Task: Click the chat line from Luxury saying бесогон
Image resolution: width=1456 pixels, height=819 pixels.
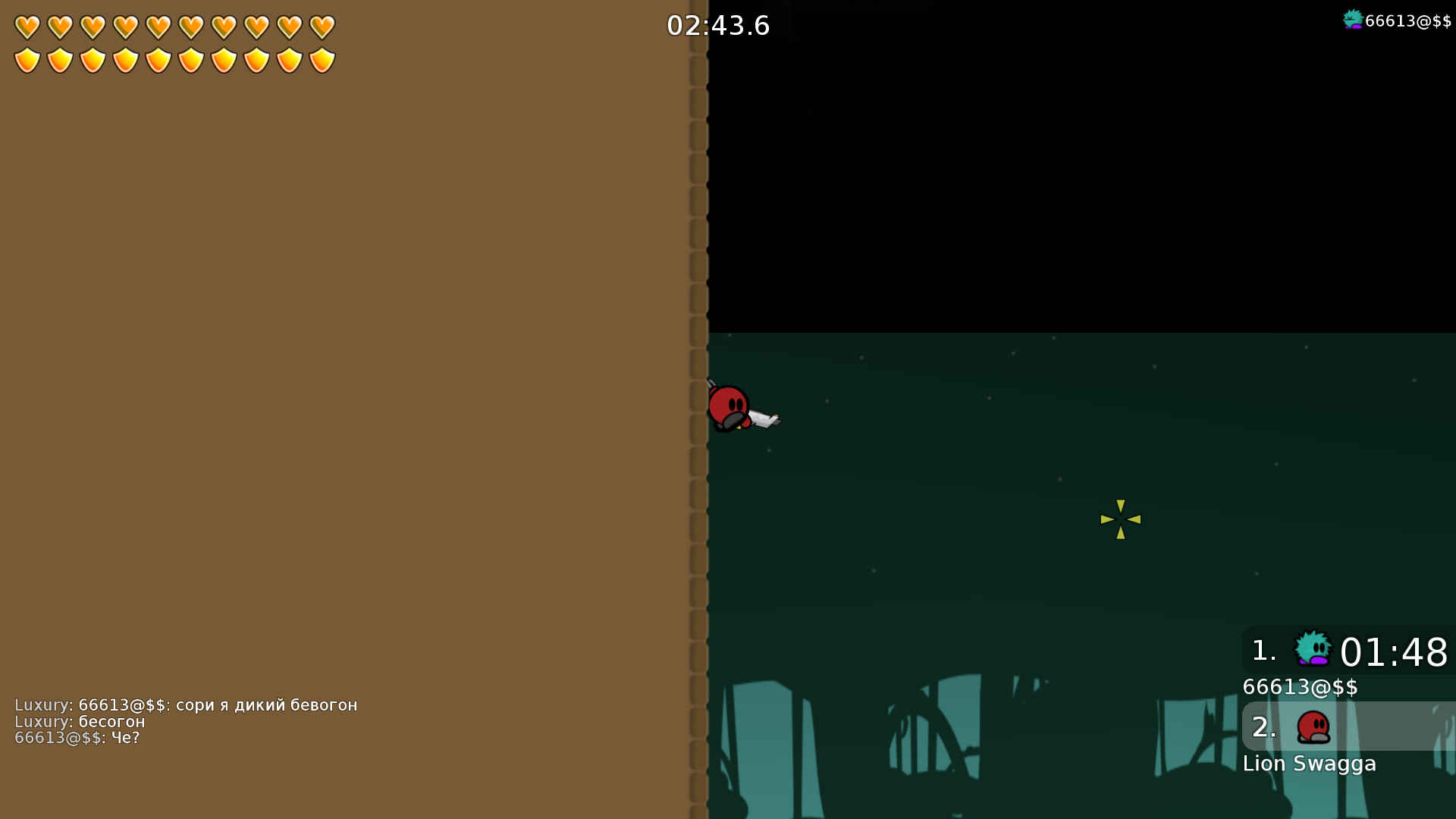Action: [80, 721]
